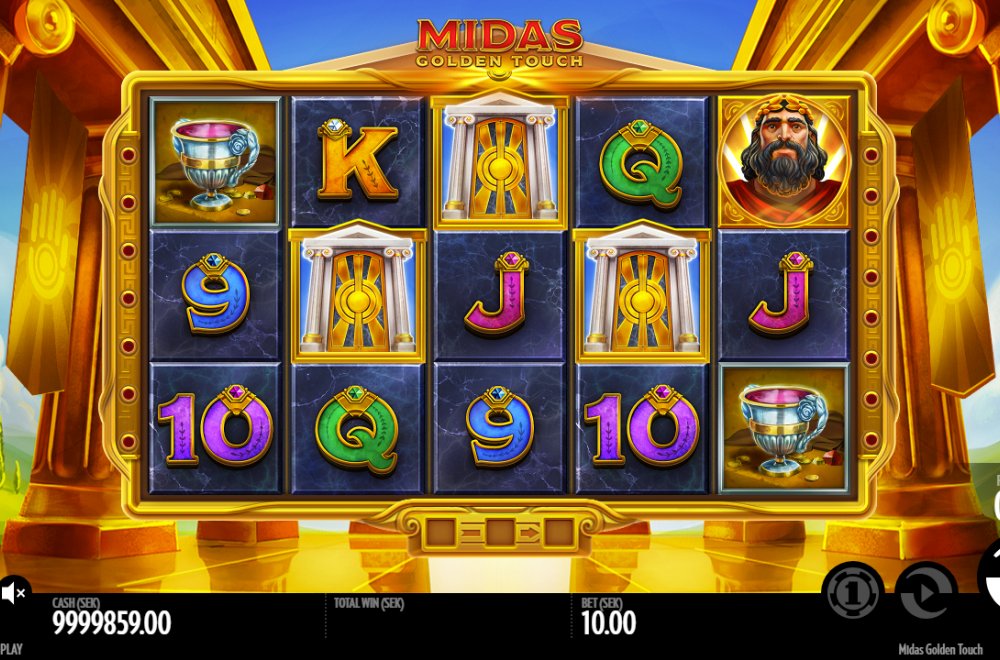Open bet options with the coin chip button

pyautogui.click(x=852, y=590)
